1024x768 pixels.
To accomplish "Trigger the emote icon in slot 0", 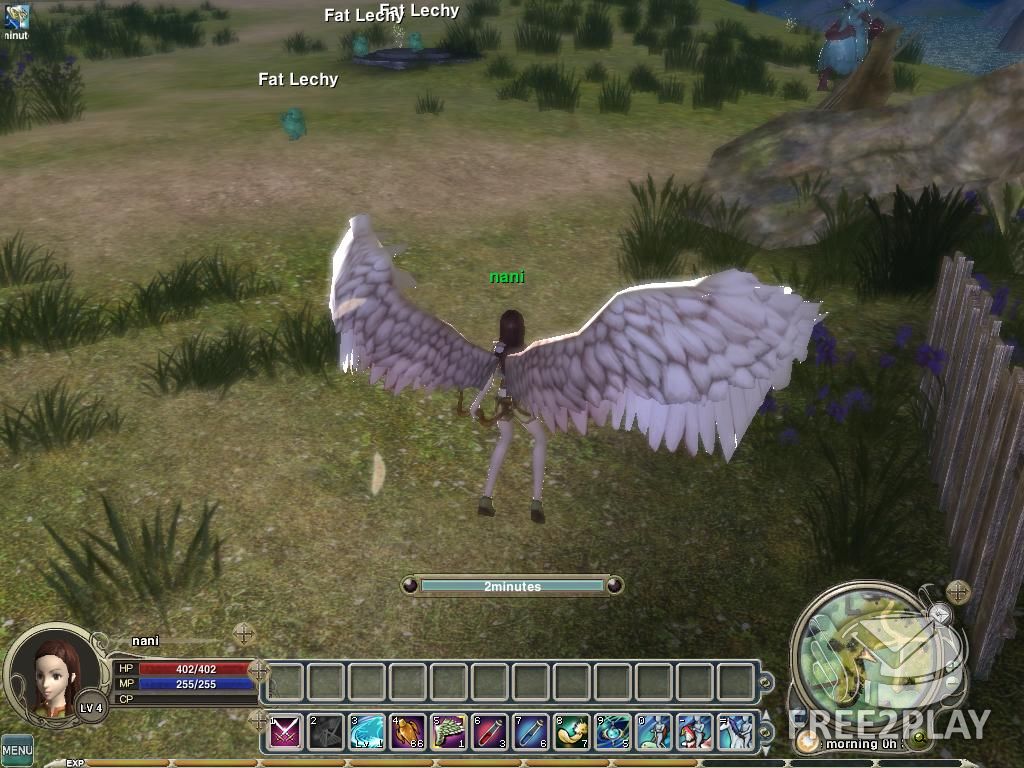I will [654, 733].
